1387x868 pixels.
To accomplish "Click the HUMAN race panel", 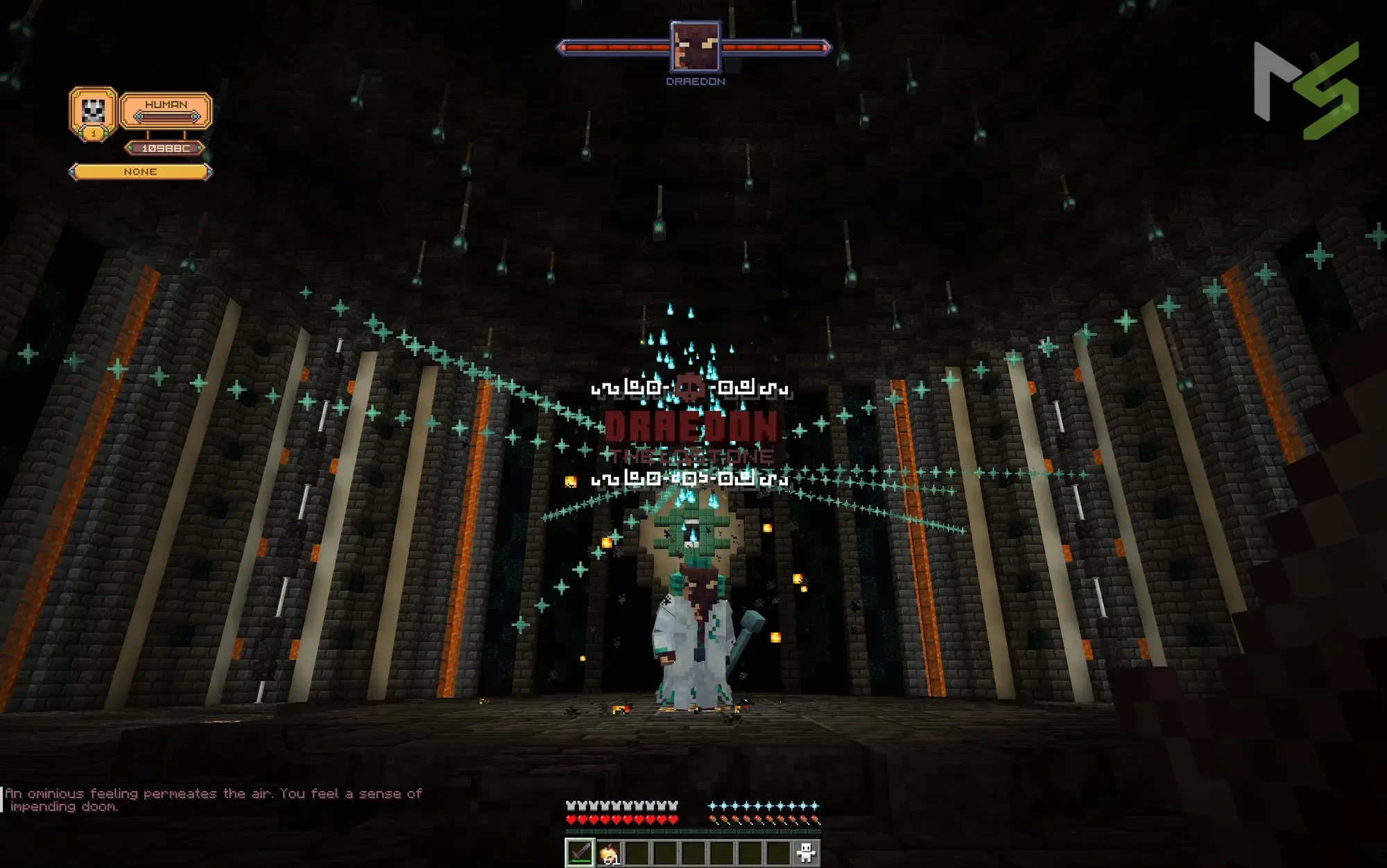I will point(166,110).
